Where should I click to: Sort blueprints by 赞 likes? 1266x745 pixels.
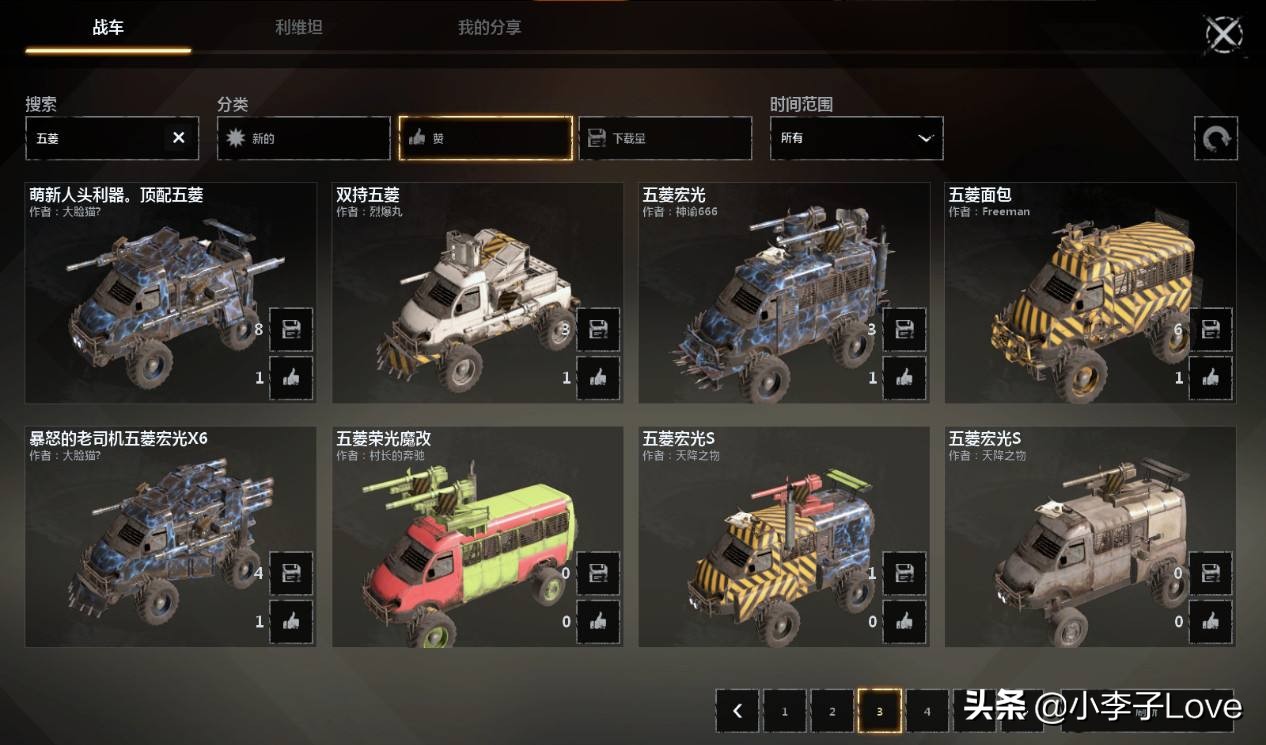click(x=485, y=138)
